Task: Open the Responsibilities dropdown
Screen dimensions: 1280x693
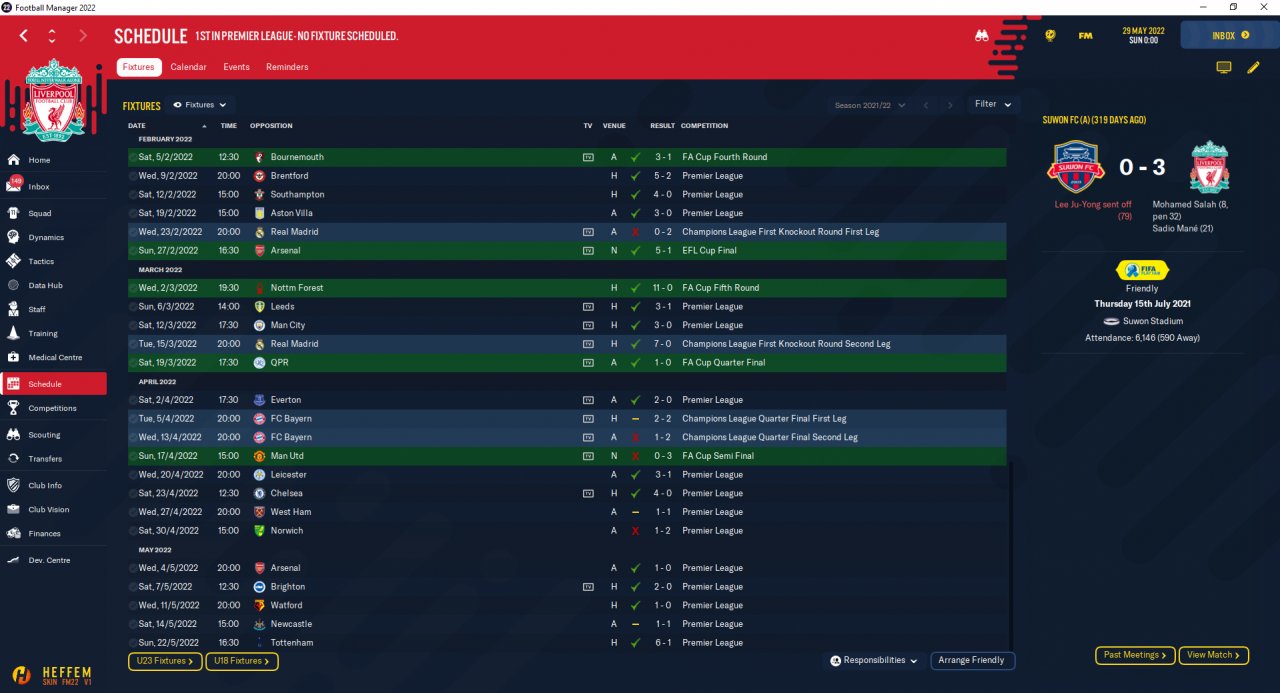Action: pos(873,660)
